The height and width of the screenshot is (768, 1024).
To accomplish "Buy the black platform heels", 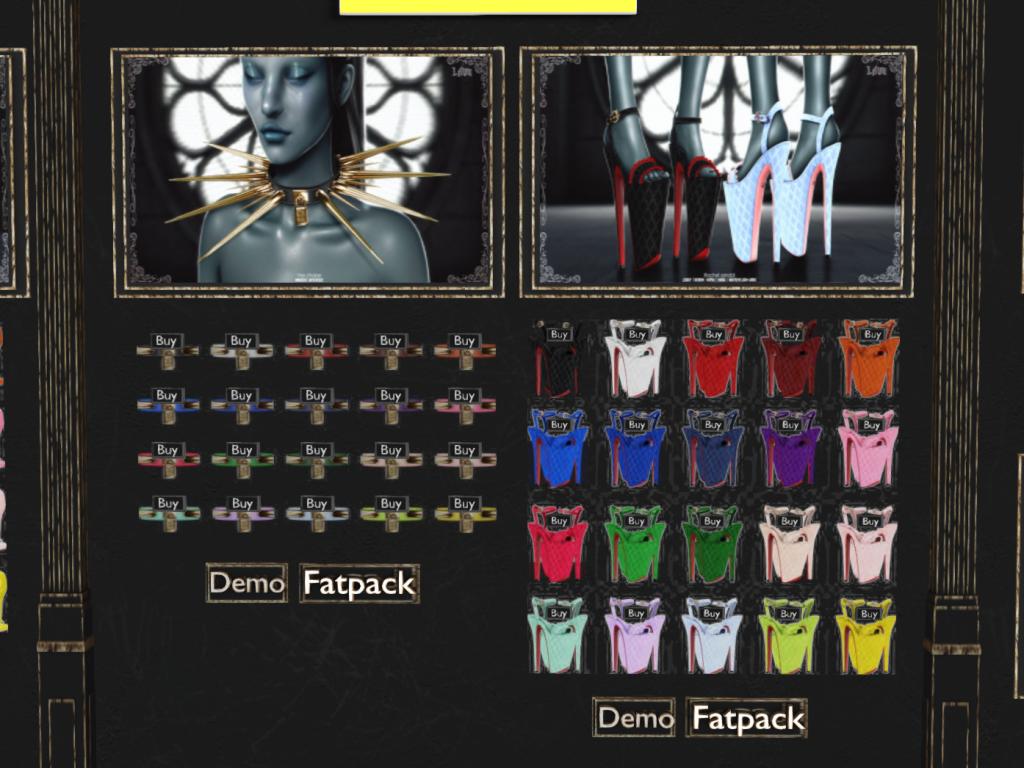I will pos(558,335).
